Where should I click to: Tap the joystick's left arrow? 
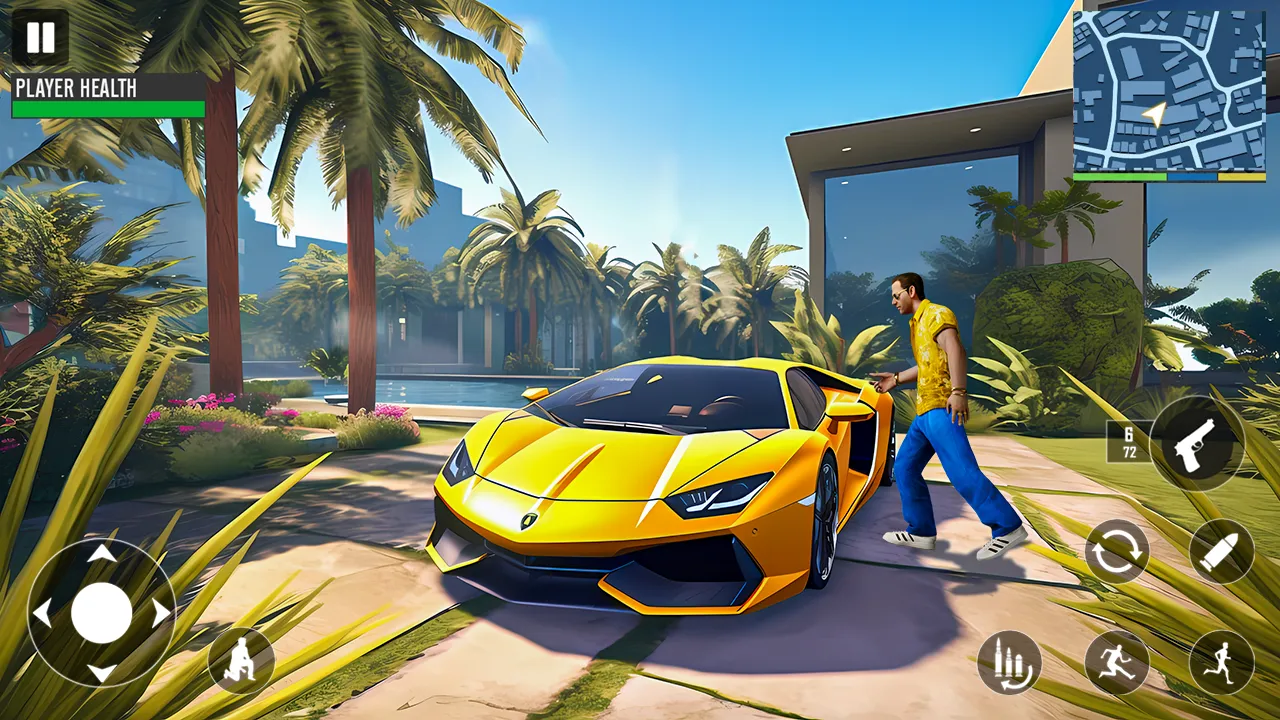coord(42,613)
